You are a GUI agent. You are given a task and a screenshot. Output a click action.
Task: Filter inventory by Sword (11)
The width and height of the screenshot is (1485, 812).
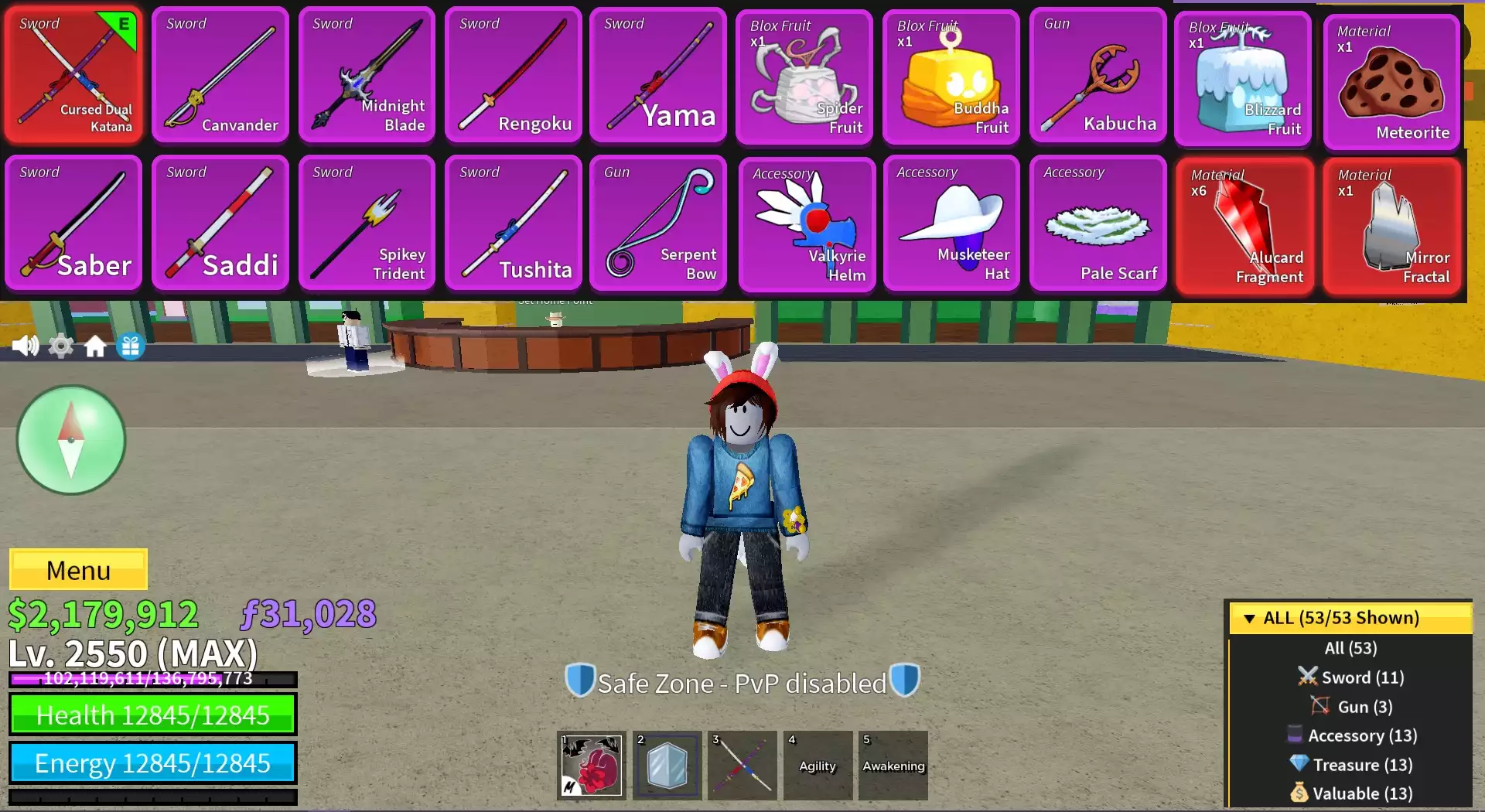[1350, 677]
